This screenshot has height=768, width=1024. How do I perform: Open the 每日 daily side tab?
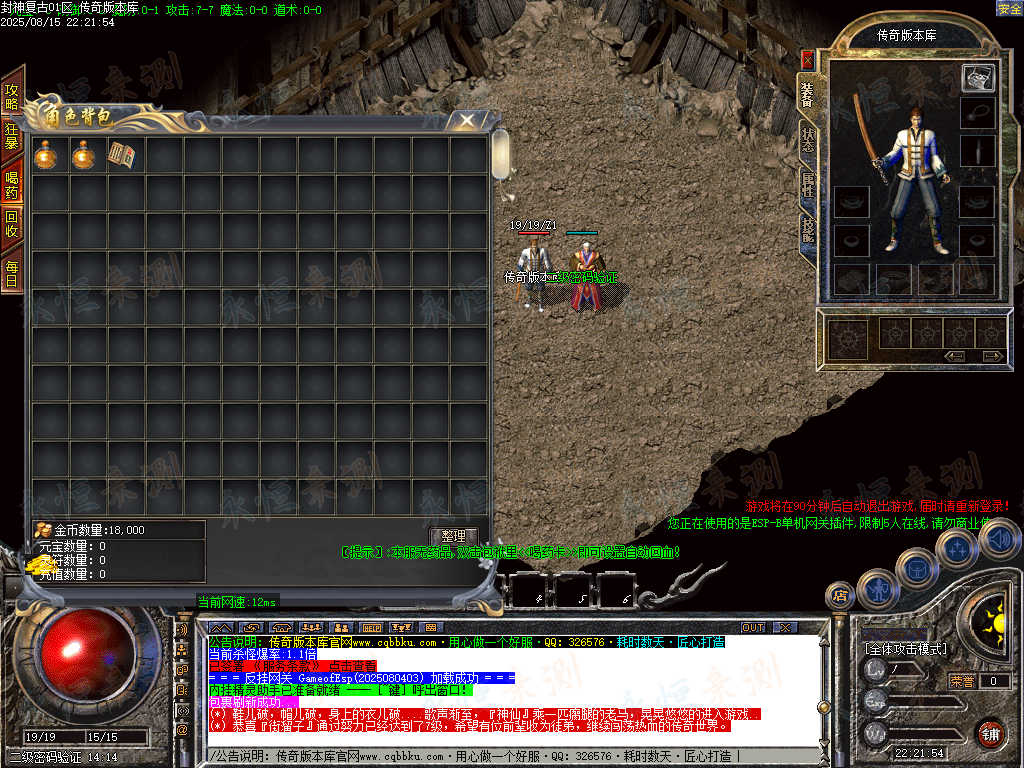12,273
